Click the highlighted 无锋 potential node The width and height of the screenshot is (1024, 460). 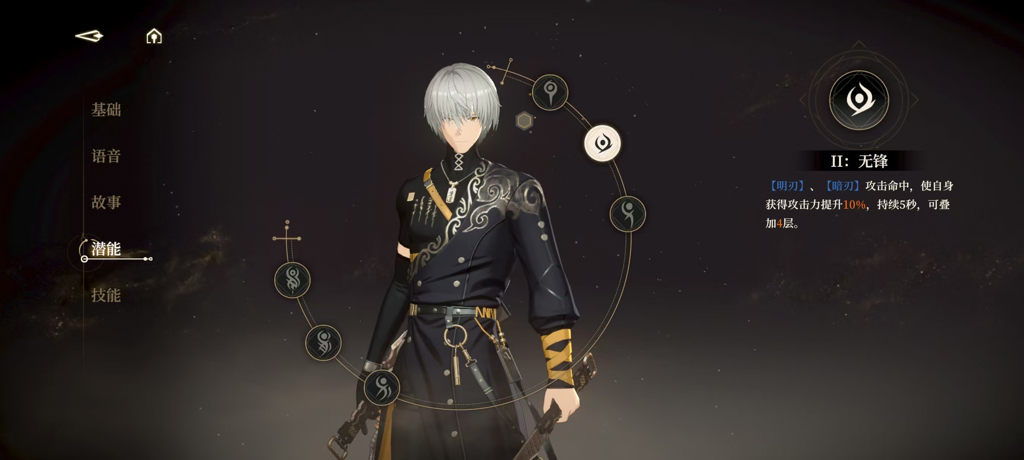click(602, 144)
